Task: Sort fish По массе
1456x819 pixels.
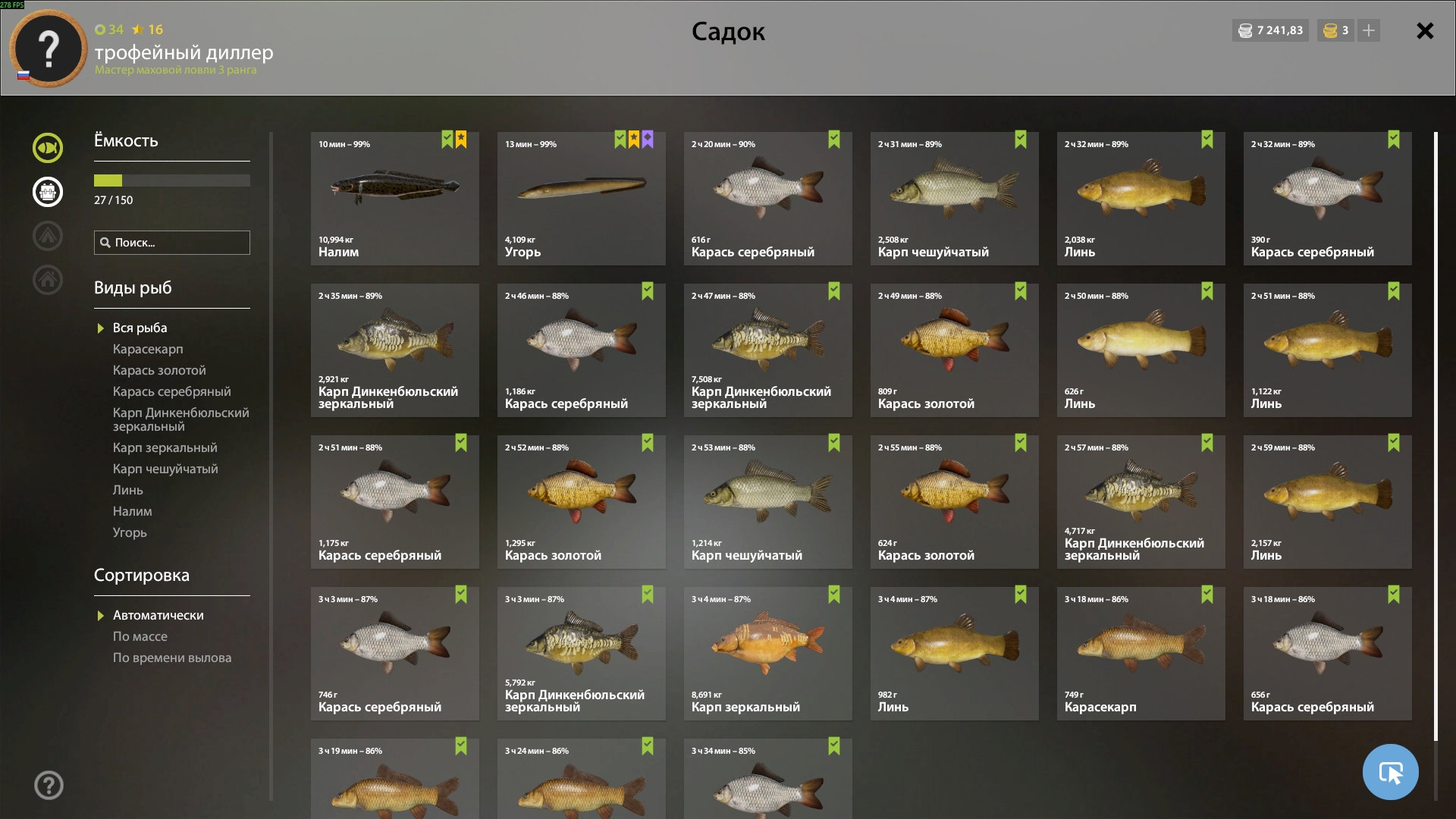Action: click(140, 636)
